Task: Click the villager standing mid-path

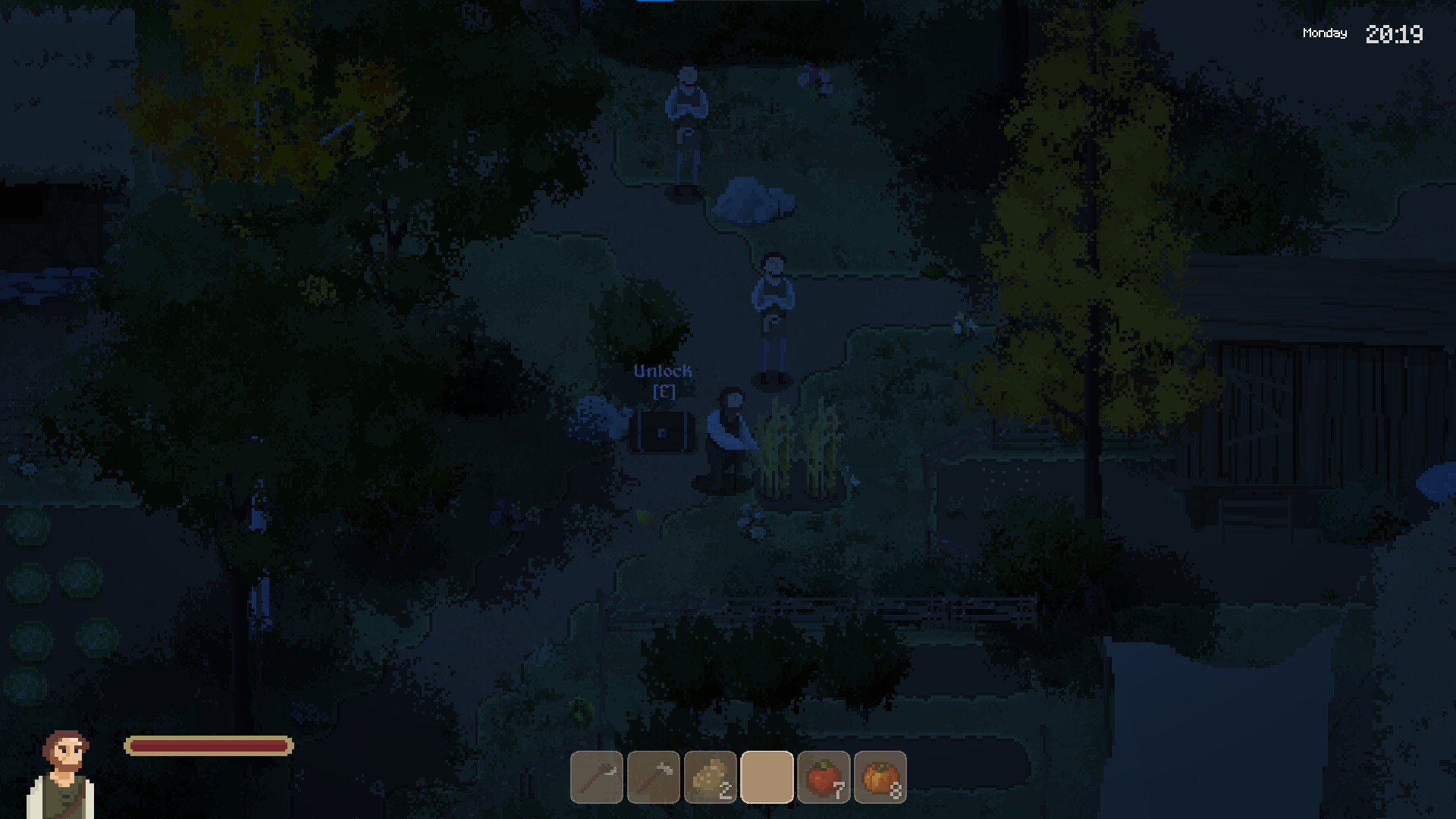Action: (772, 303)
